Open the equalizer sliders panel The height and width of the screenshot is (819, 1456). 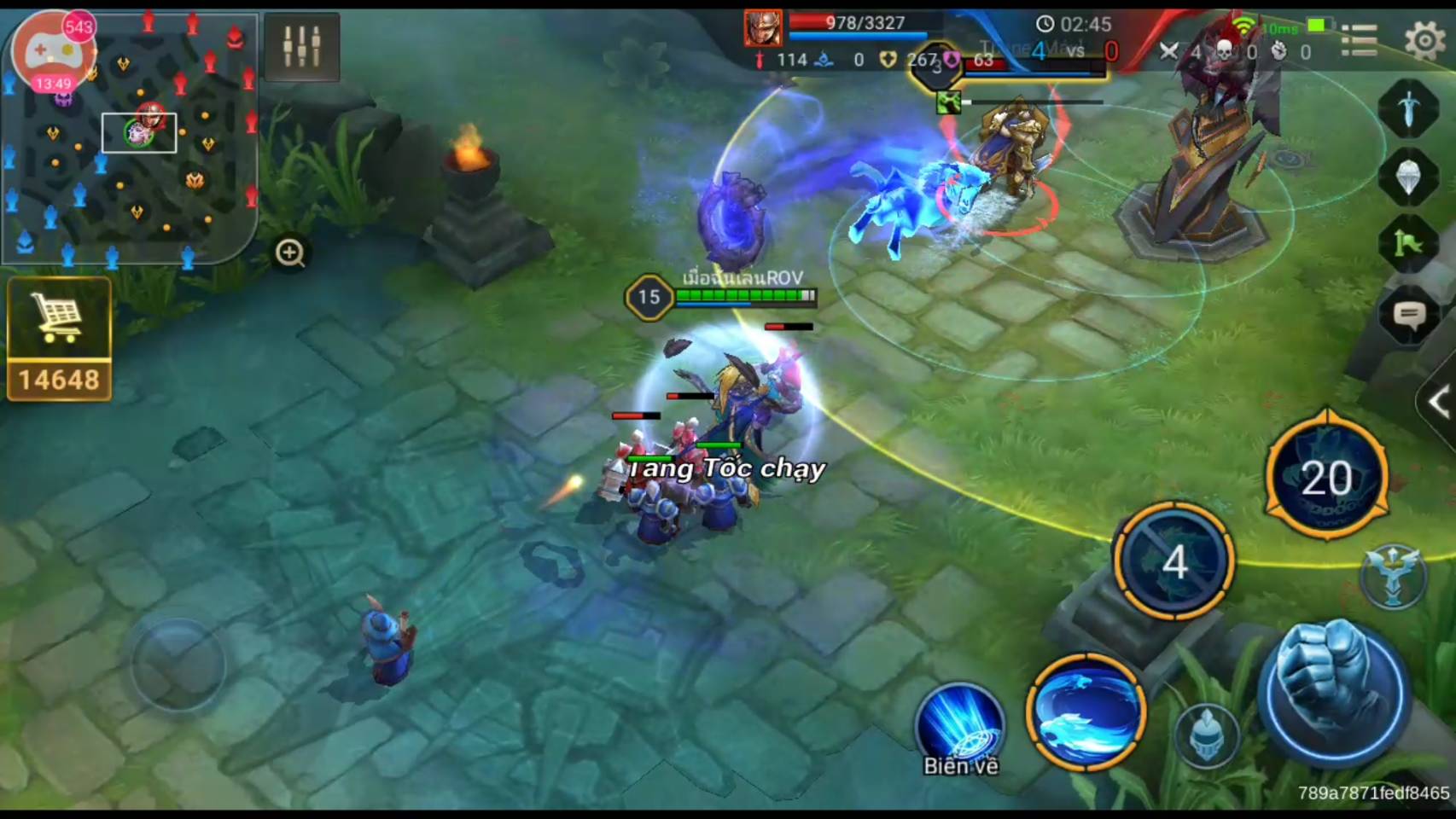302,47
